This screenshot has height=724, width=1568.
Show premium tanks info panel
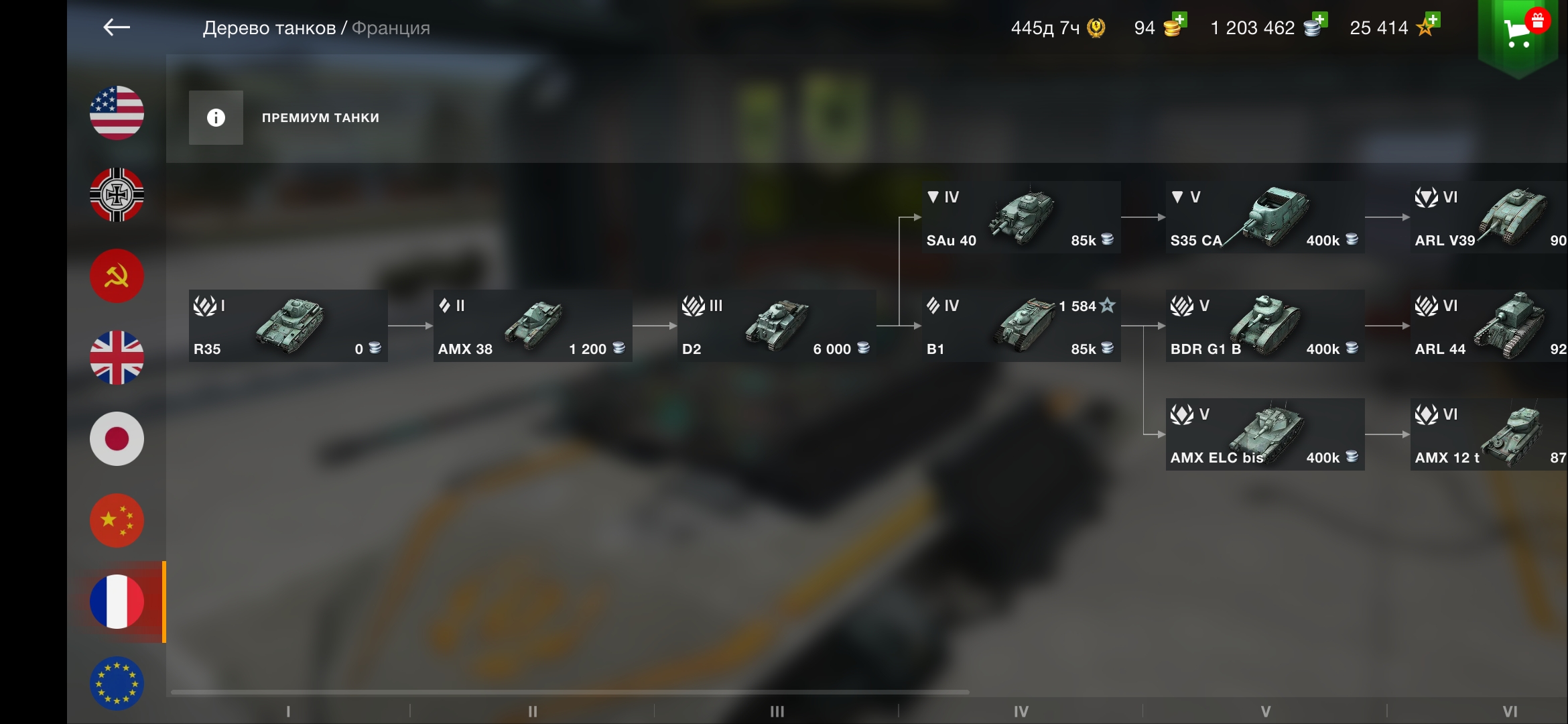coord(216,118)
